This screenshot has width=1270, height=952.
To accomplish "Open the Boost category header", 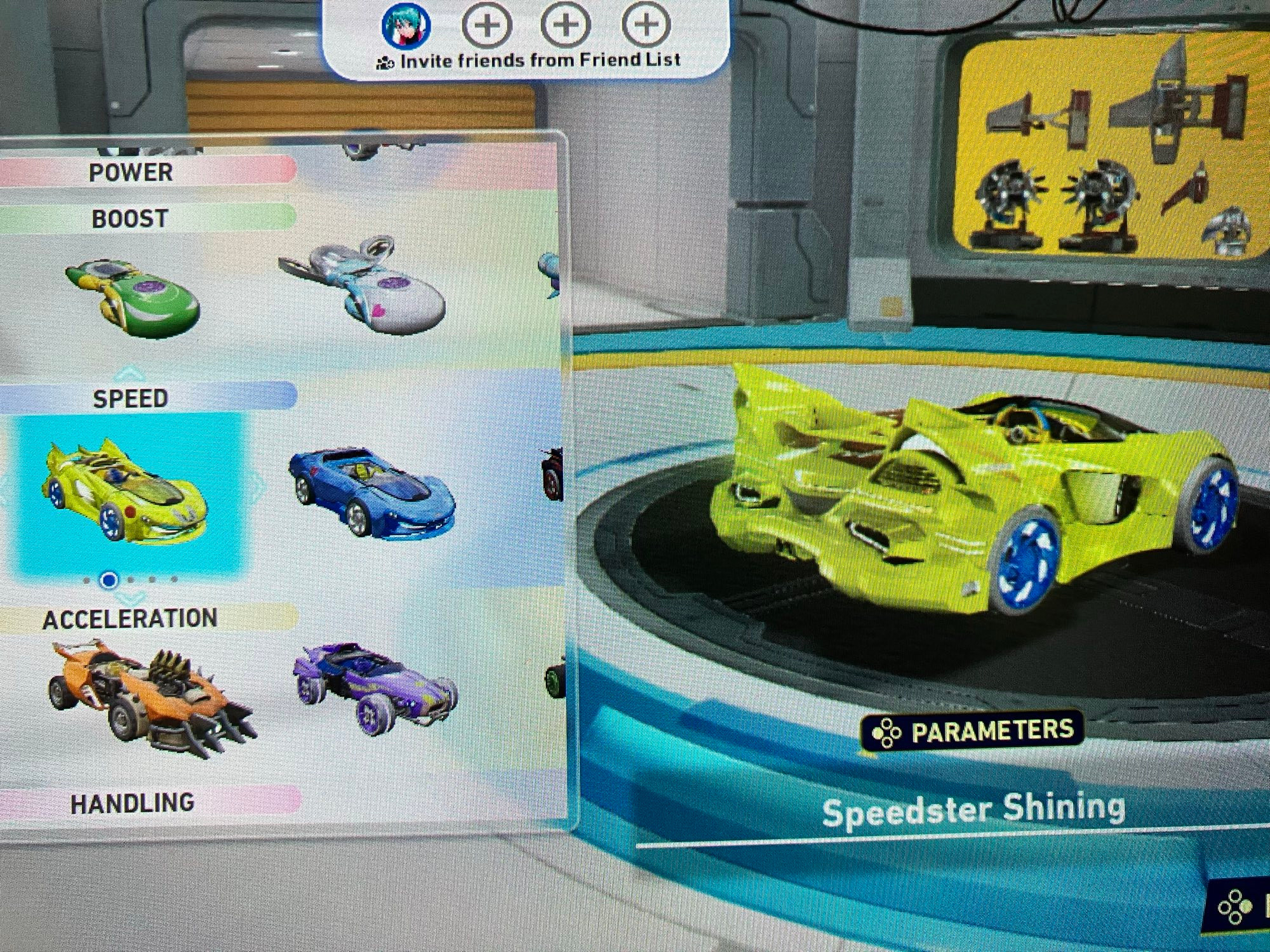I will click(x=130, y=219).
